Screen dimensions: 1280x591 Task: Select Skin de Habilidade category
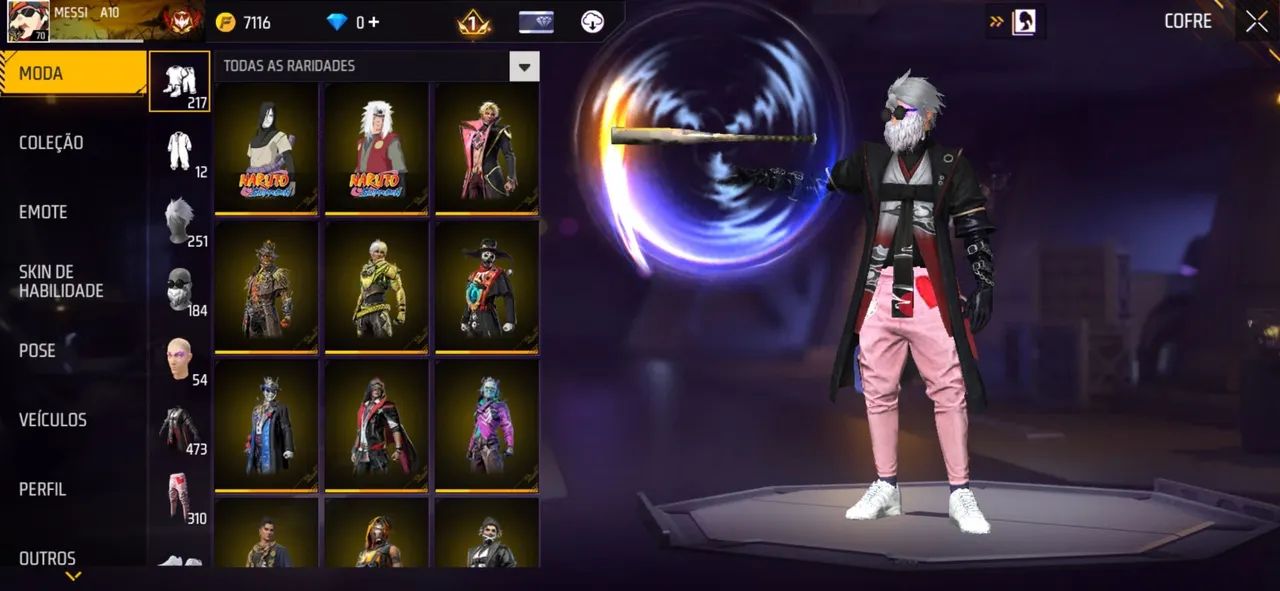[x=61, y=281]
